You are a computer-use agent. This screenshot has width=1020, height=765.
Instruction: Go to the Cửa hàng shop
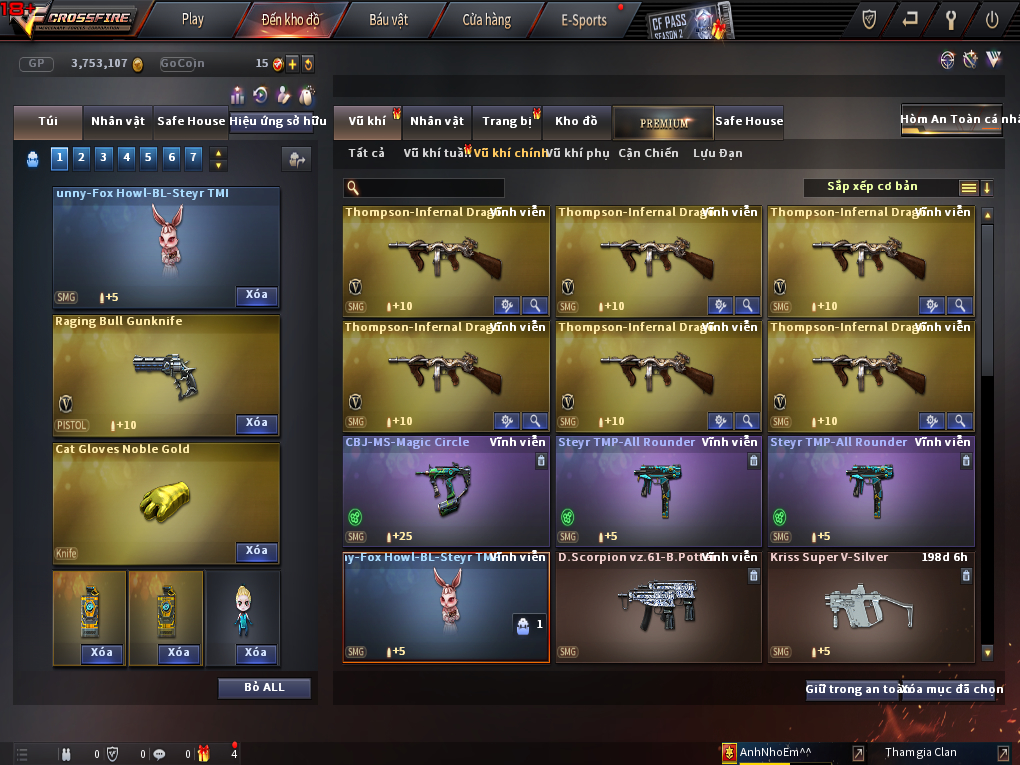487,19
